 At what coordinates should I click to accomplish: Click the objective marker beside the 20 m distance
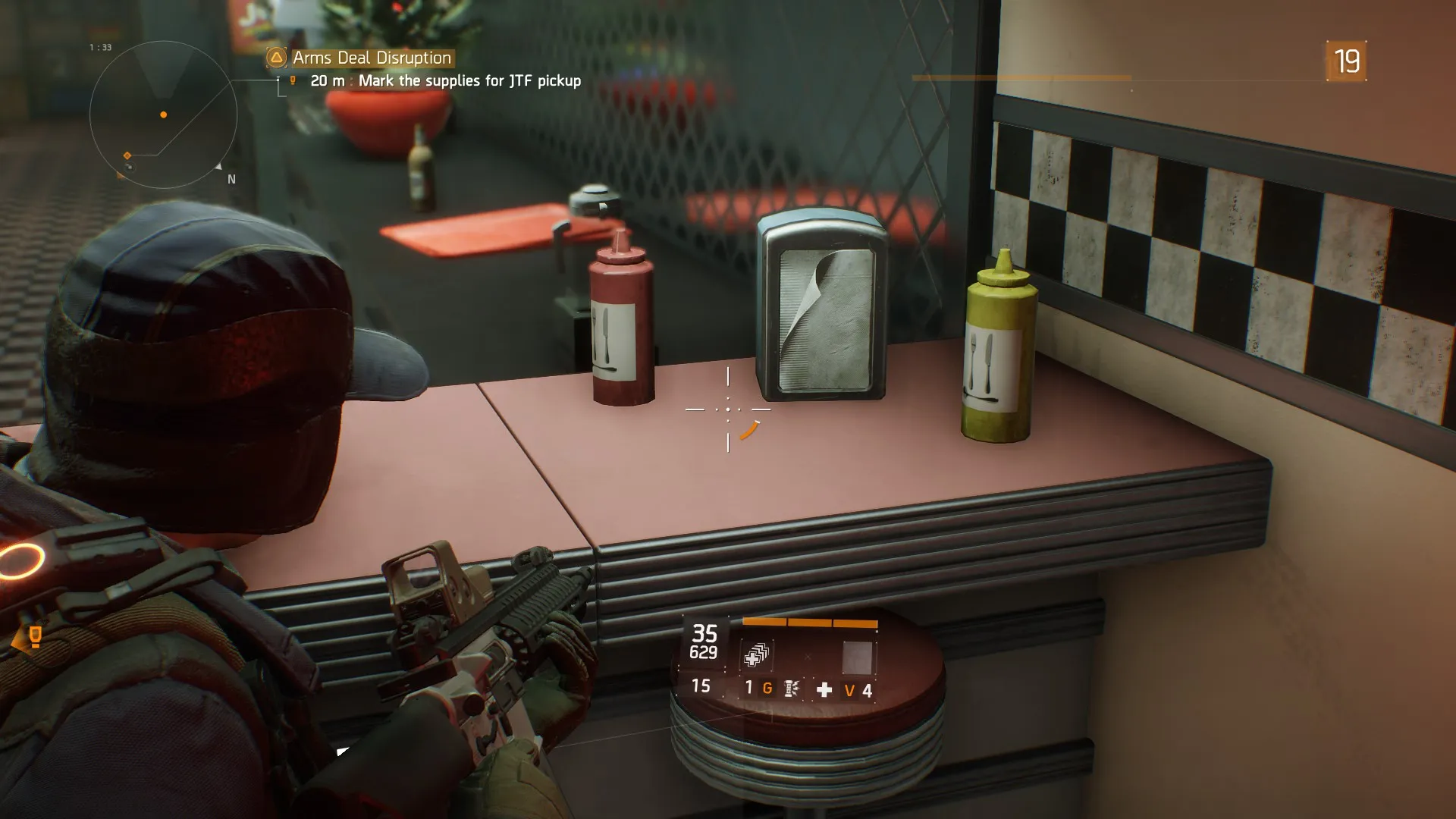pos(293,80)
